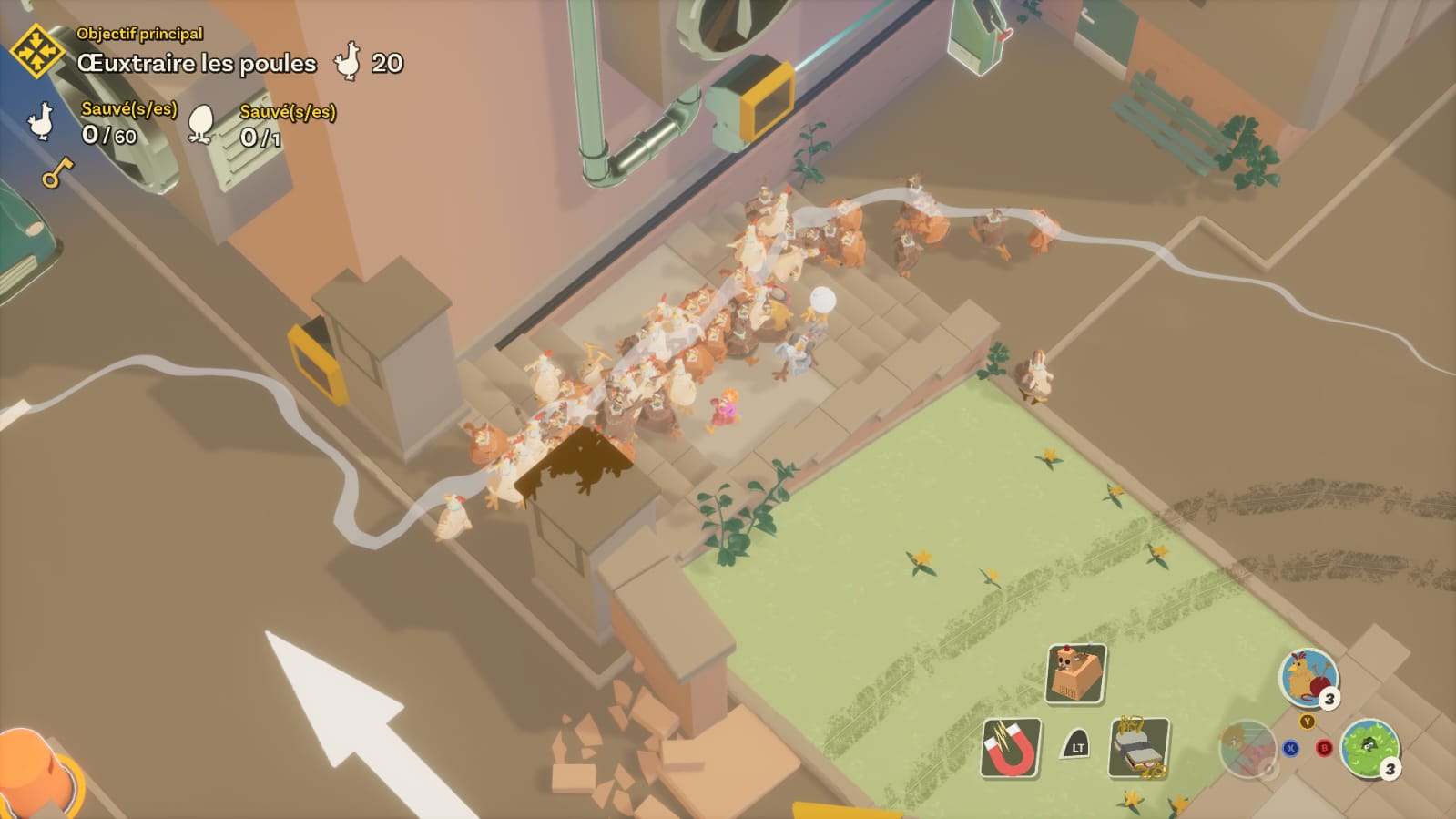Viewport: 1456px width, 819px height.
Task: Select the red magnet gadget
Action: point(1011,748)
